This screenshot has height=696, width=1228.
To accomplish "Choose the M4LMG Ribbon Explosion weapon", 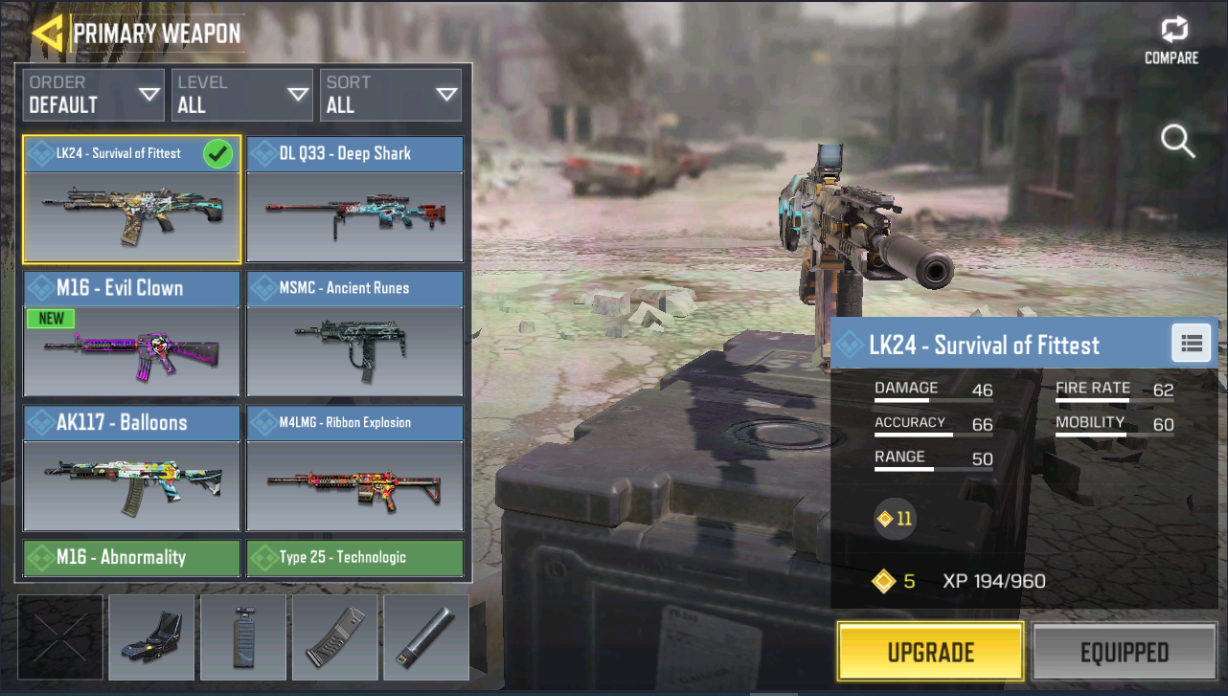I will pyautogui.click(x=355, y=468).
